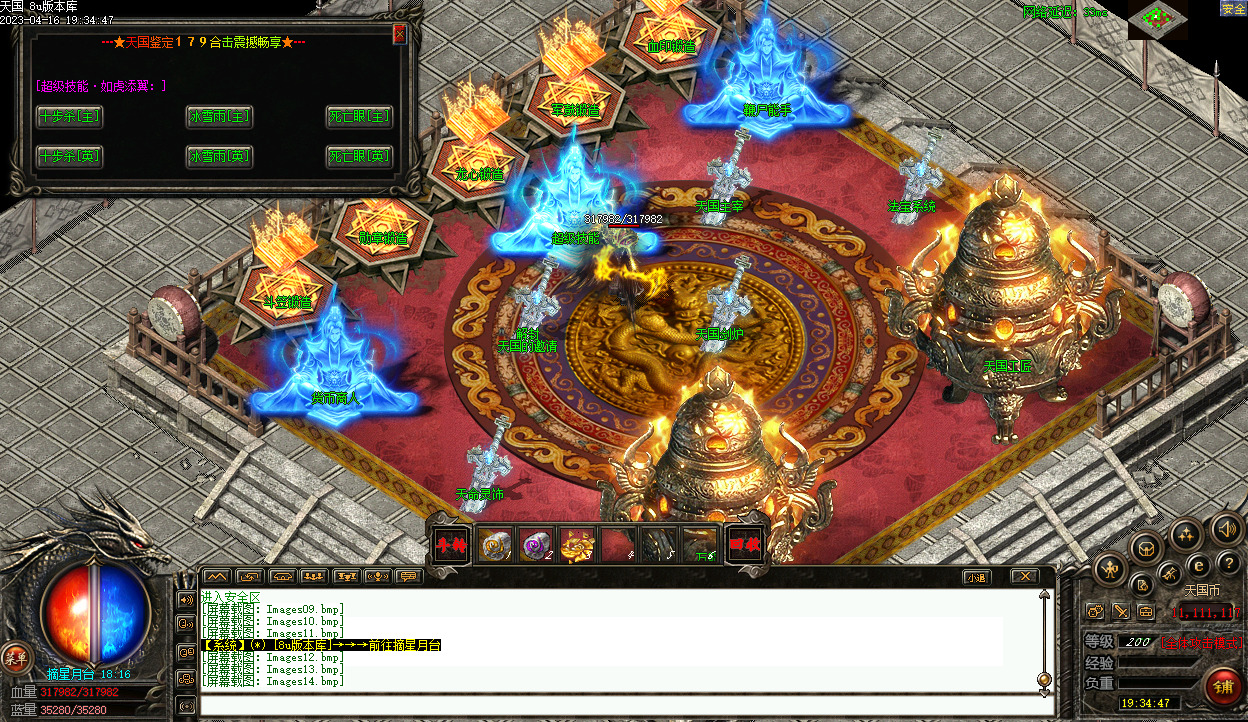1248x722 pixels.
Task: Toggle sound with the speaker icon
Action: click(x=1225, y=527)
